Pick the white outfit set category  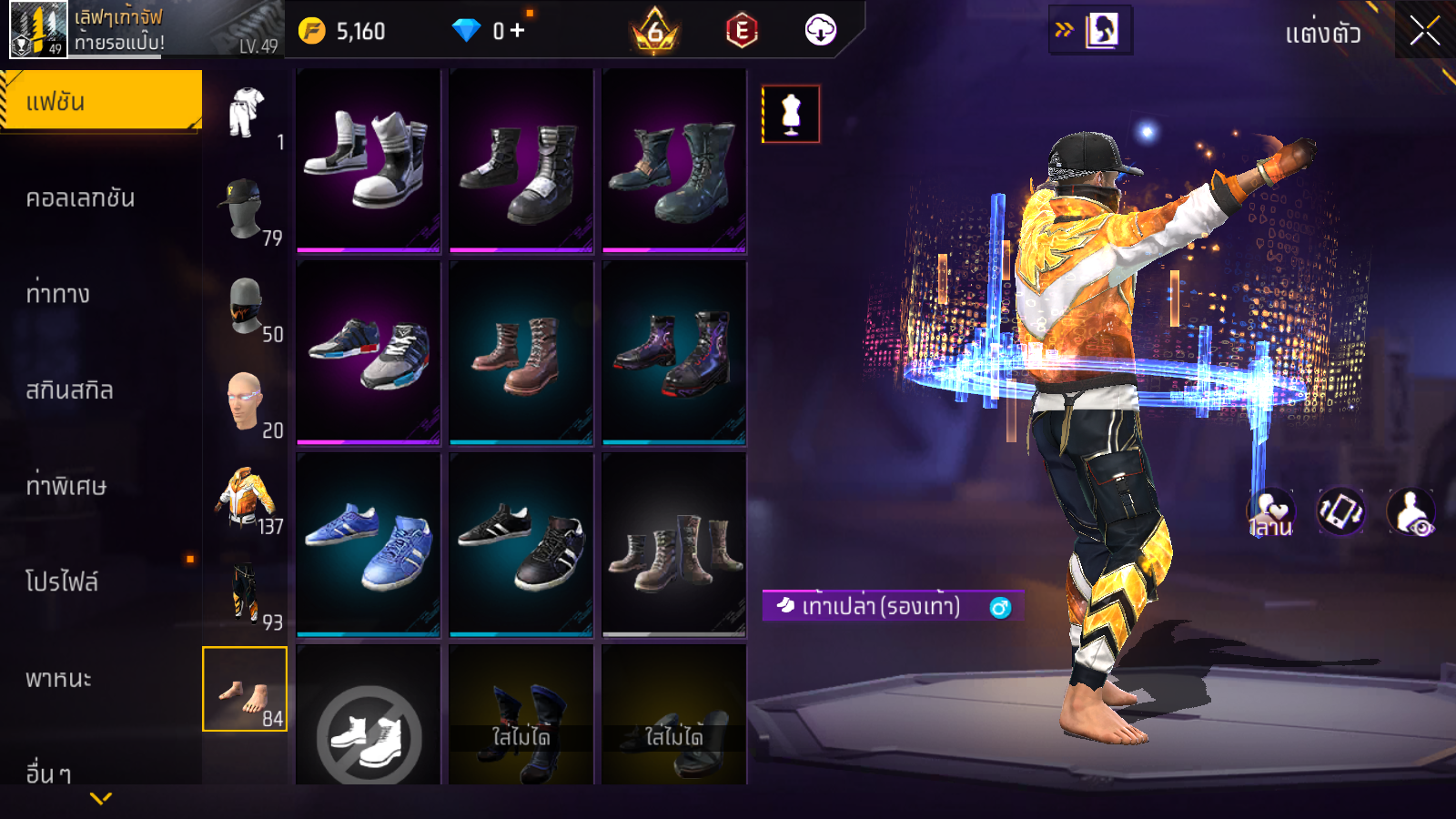tap(245, 113)
